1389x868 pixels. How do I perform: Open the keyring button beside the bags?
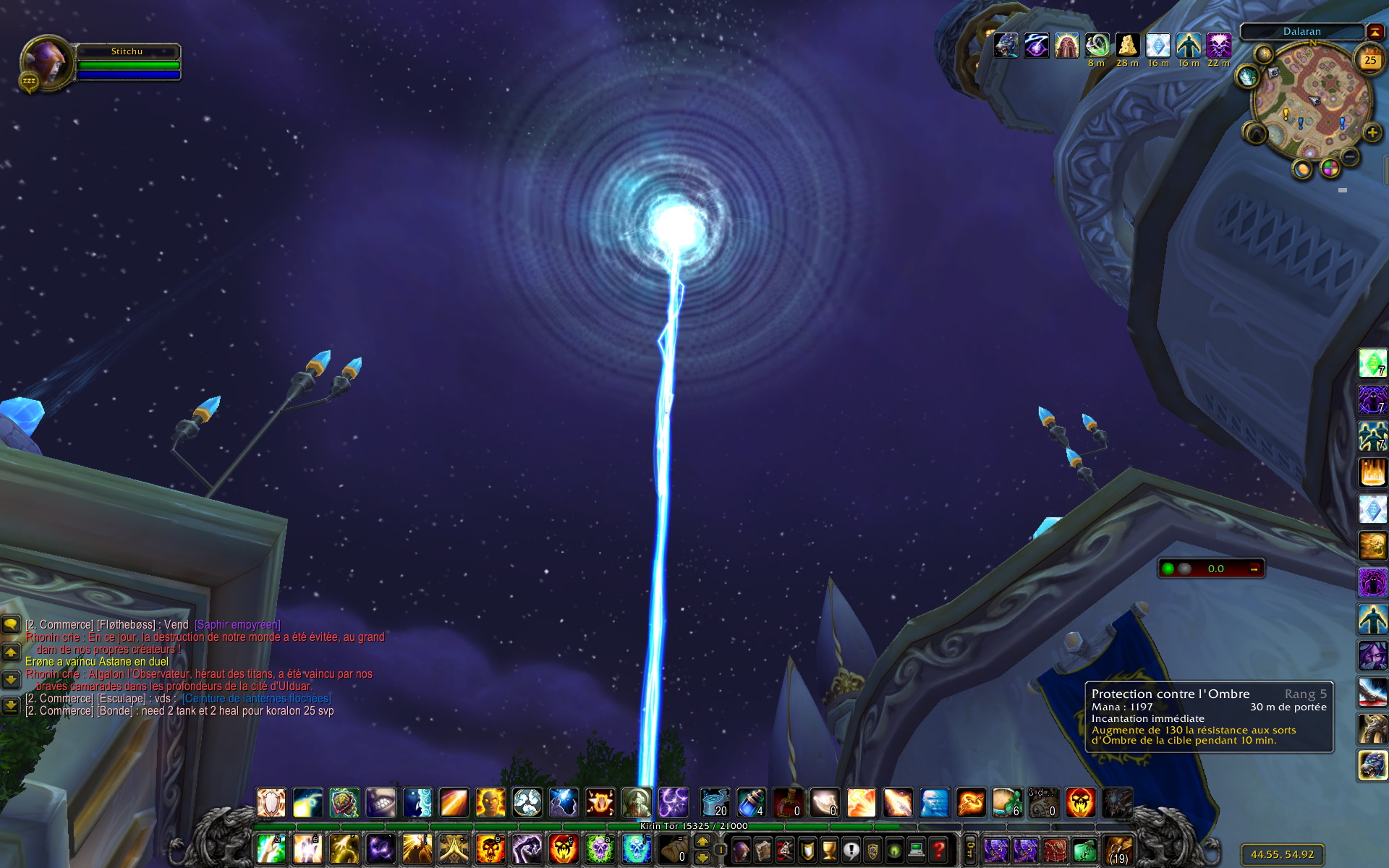pyautogui.click(x=971, y=849)
